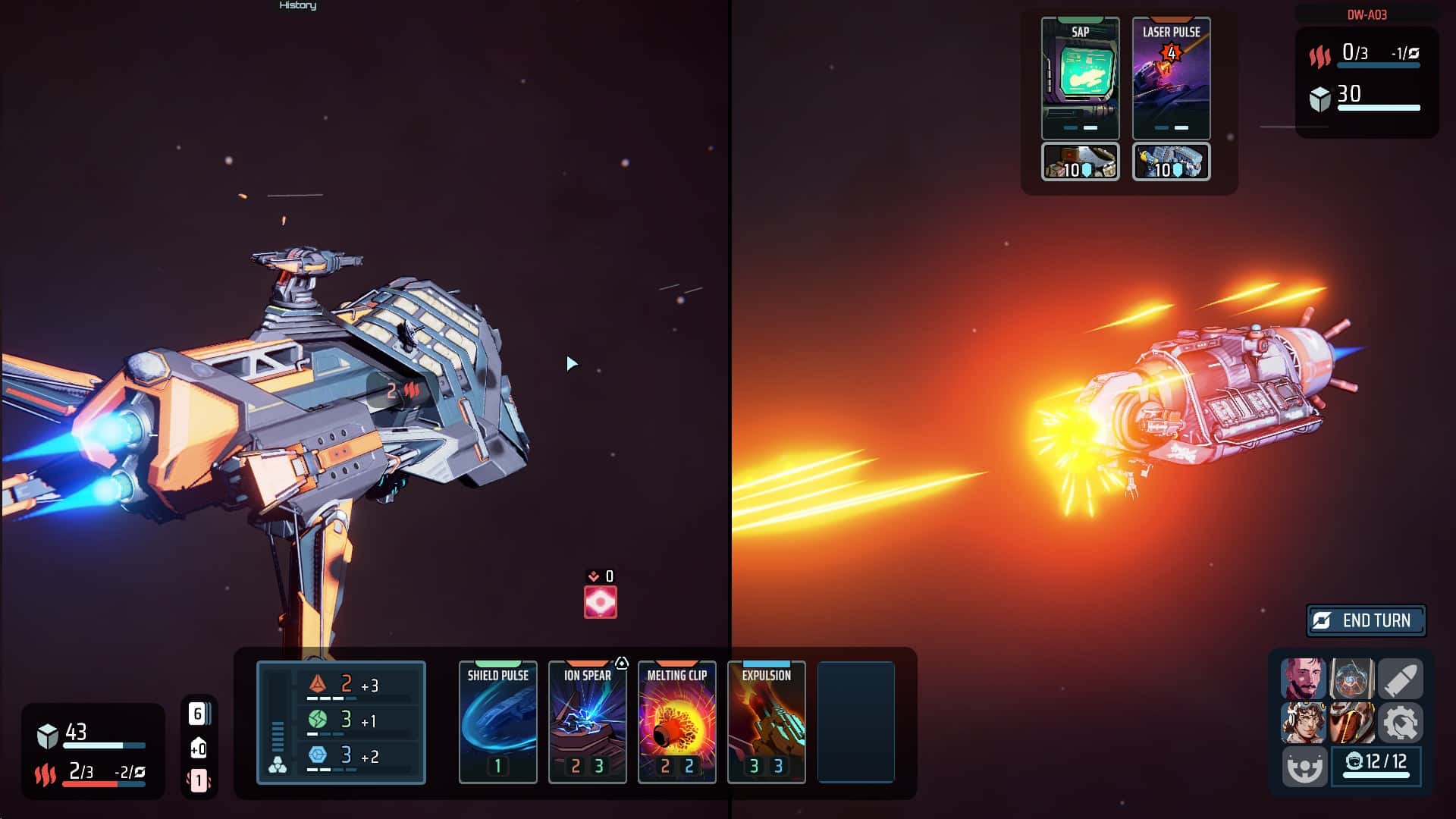Open the History log
This screenshot has width=1456, height=819.
point(298,6)
